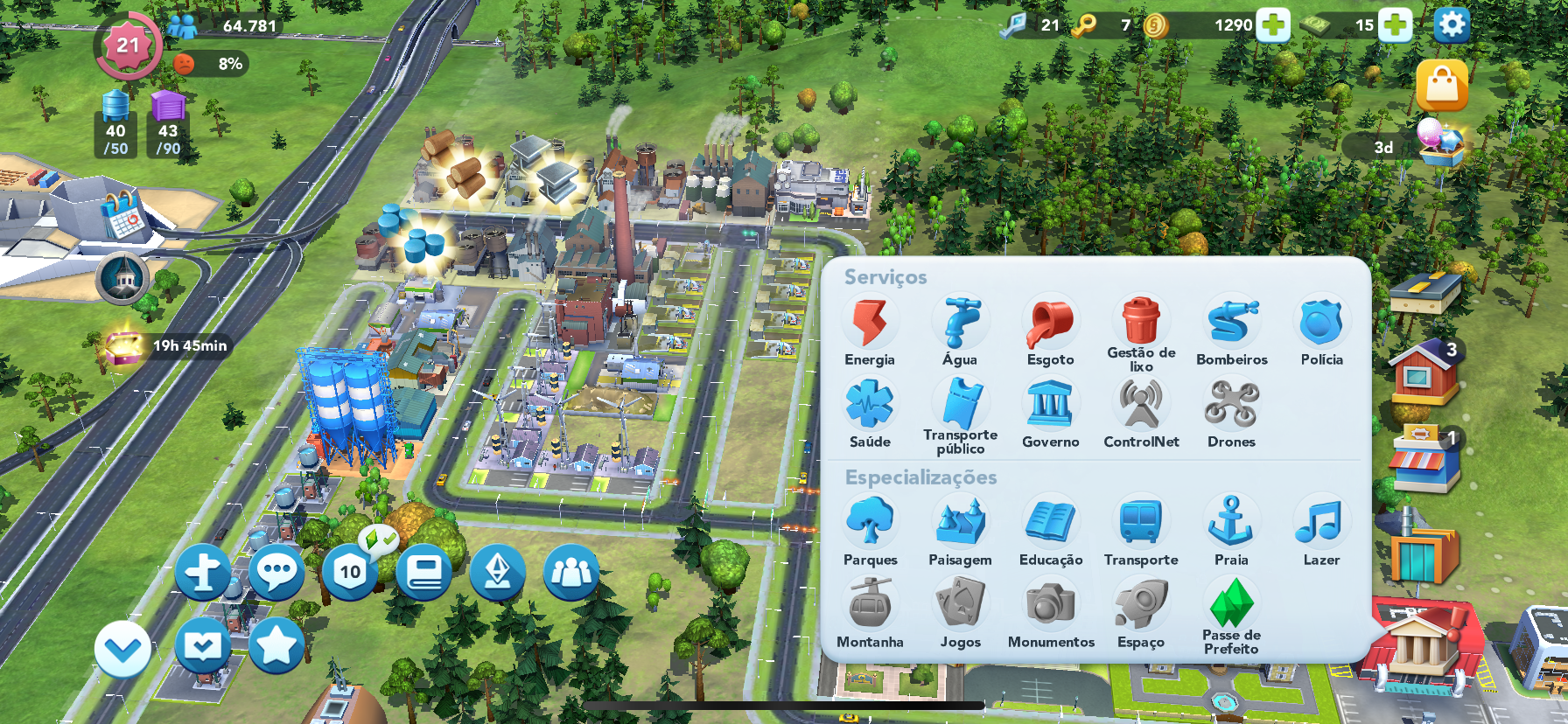
Task: Collapse the menu with the down-arrow button
Action: [x=122, y=650]
